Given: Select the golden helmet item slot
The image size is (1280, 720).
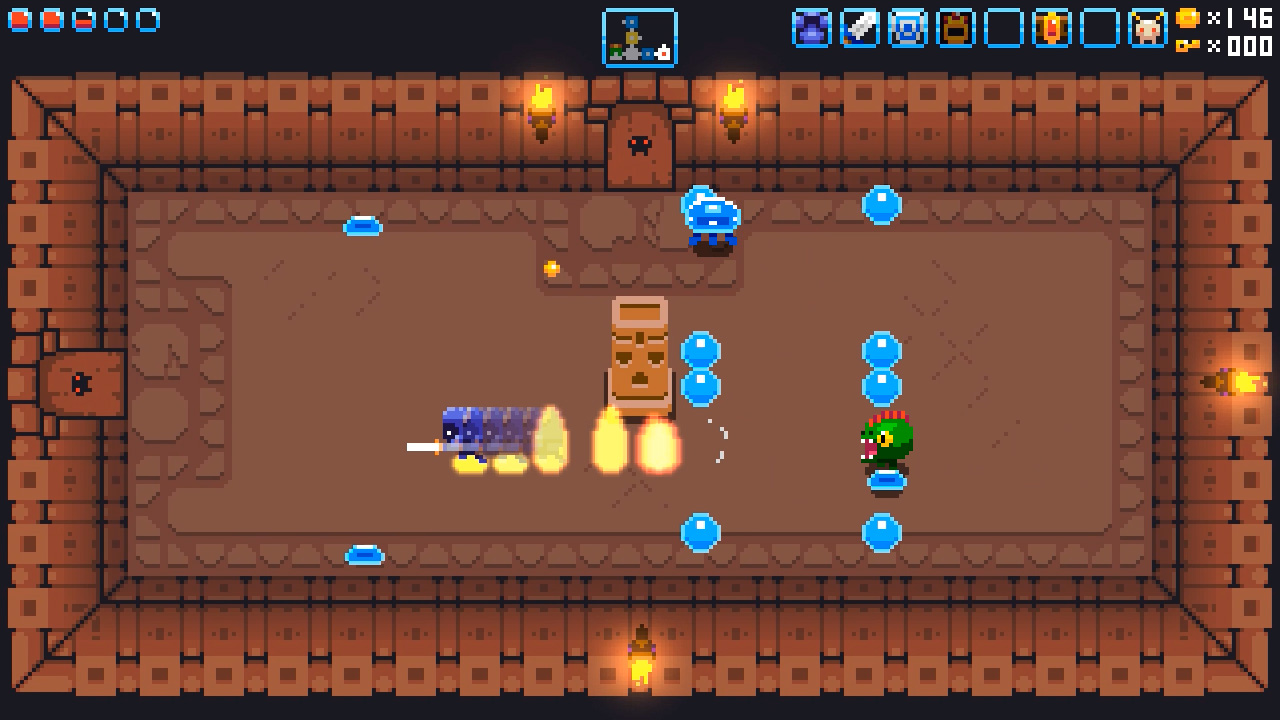Looking at the screenshot, I should click(954, 29).
